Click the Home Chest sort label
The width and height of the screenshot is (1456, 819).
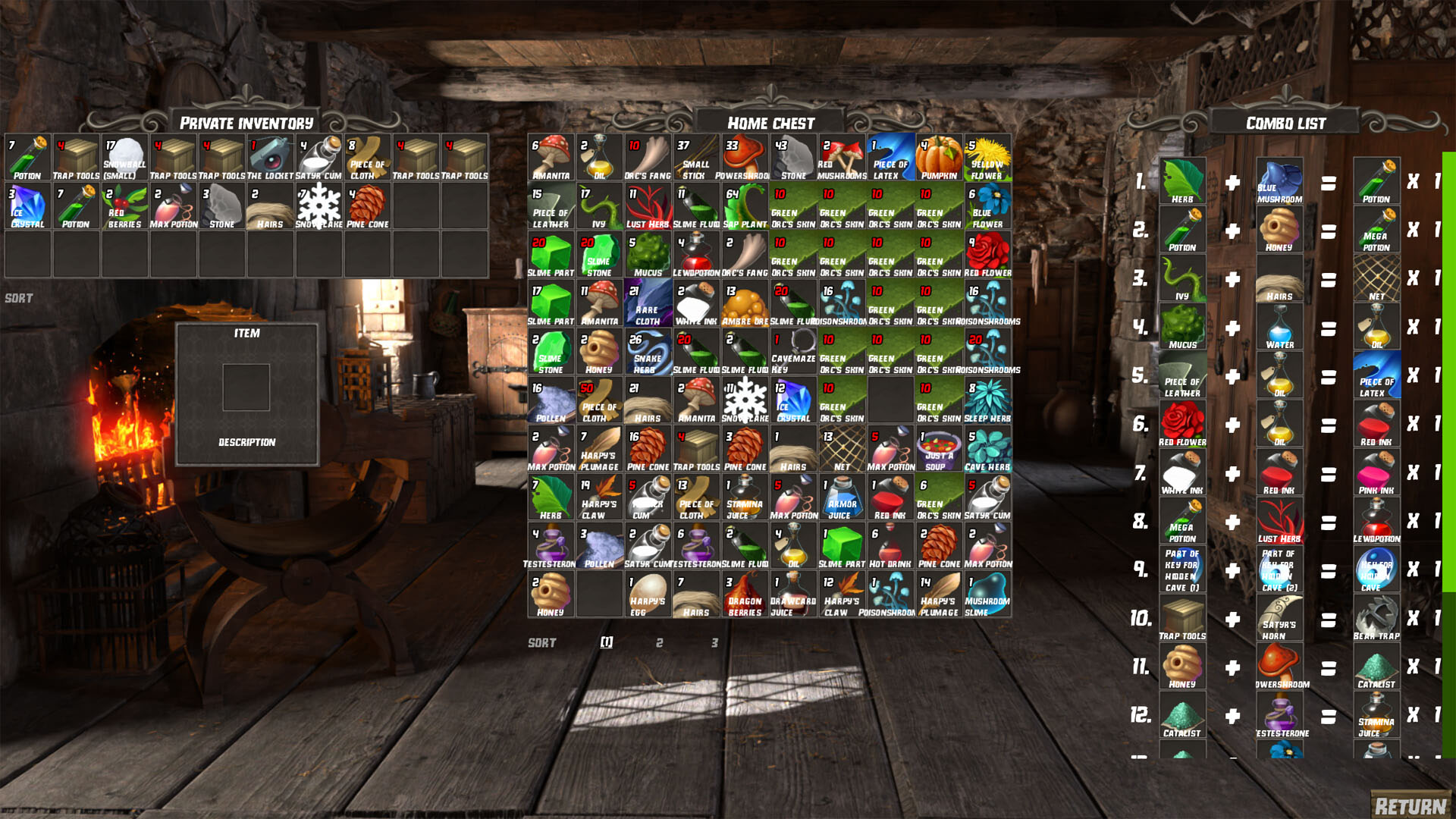pos(541,642)
